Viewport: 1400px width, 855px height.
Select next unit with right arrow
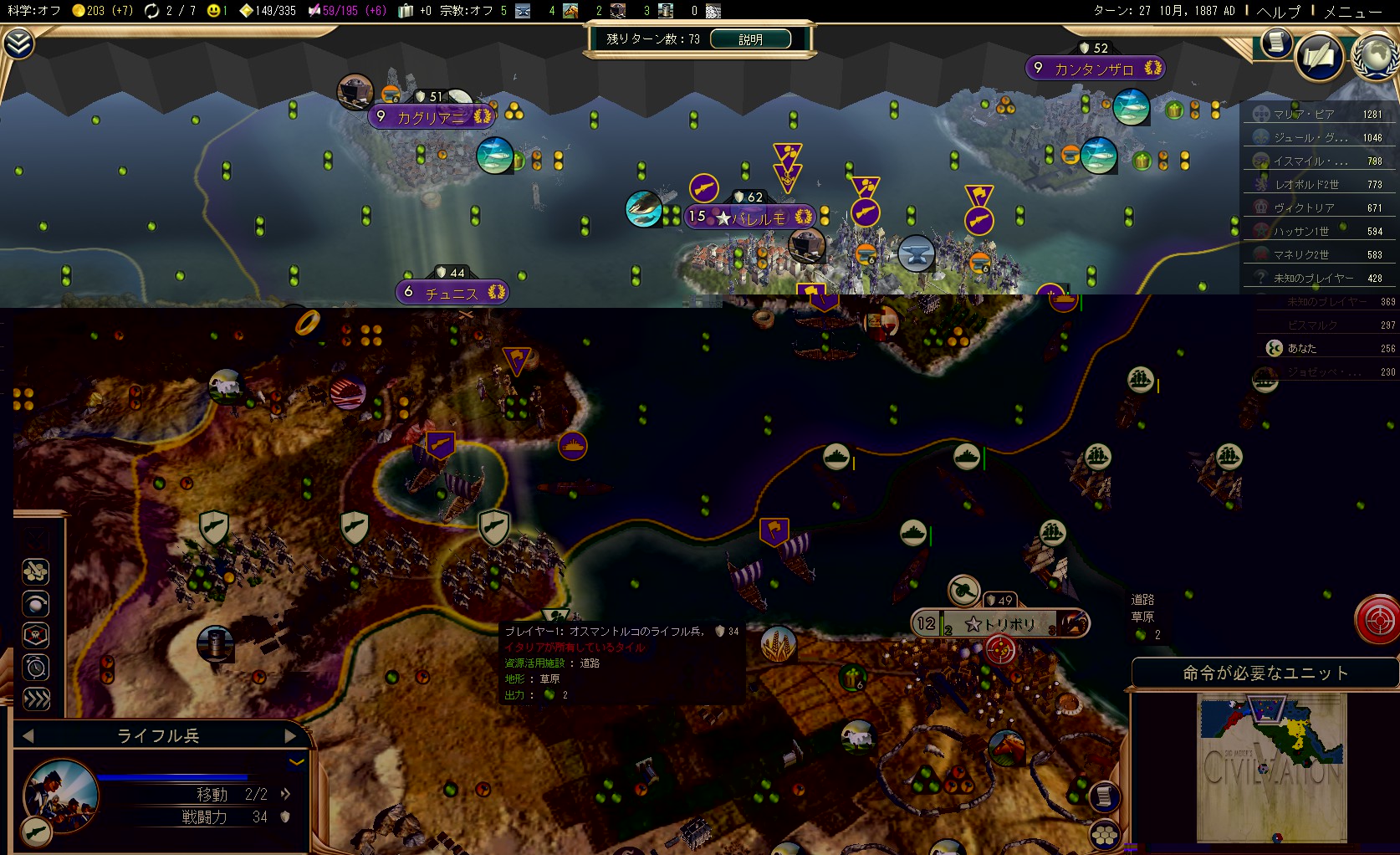[x=290, y=735]
